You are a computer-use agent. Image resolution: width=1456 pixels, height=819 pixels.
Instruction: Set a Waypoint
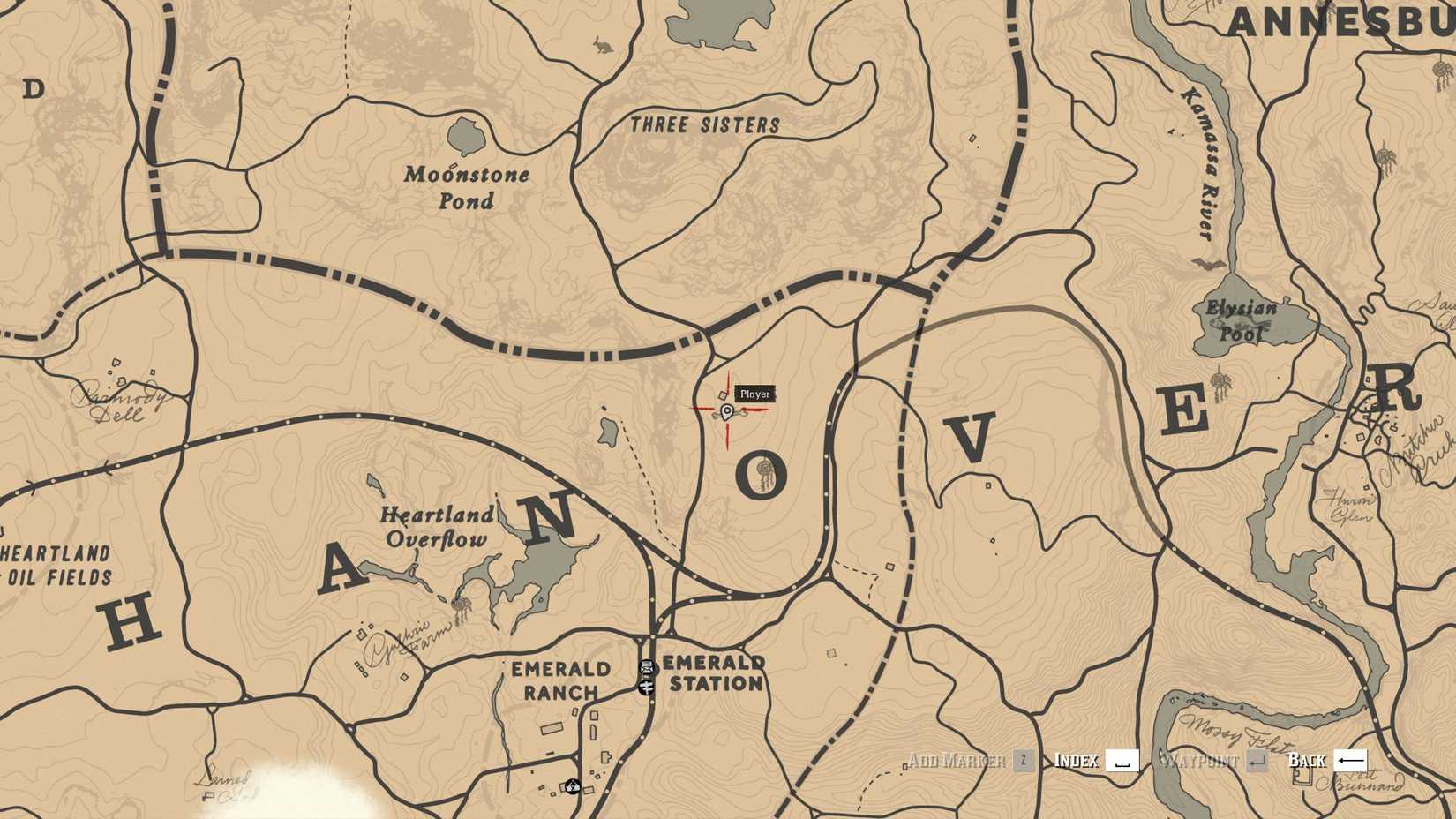click(1205, 761)
